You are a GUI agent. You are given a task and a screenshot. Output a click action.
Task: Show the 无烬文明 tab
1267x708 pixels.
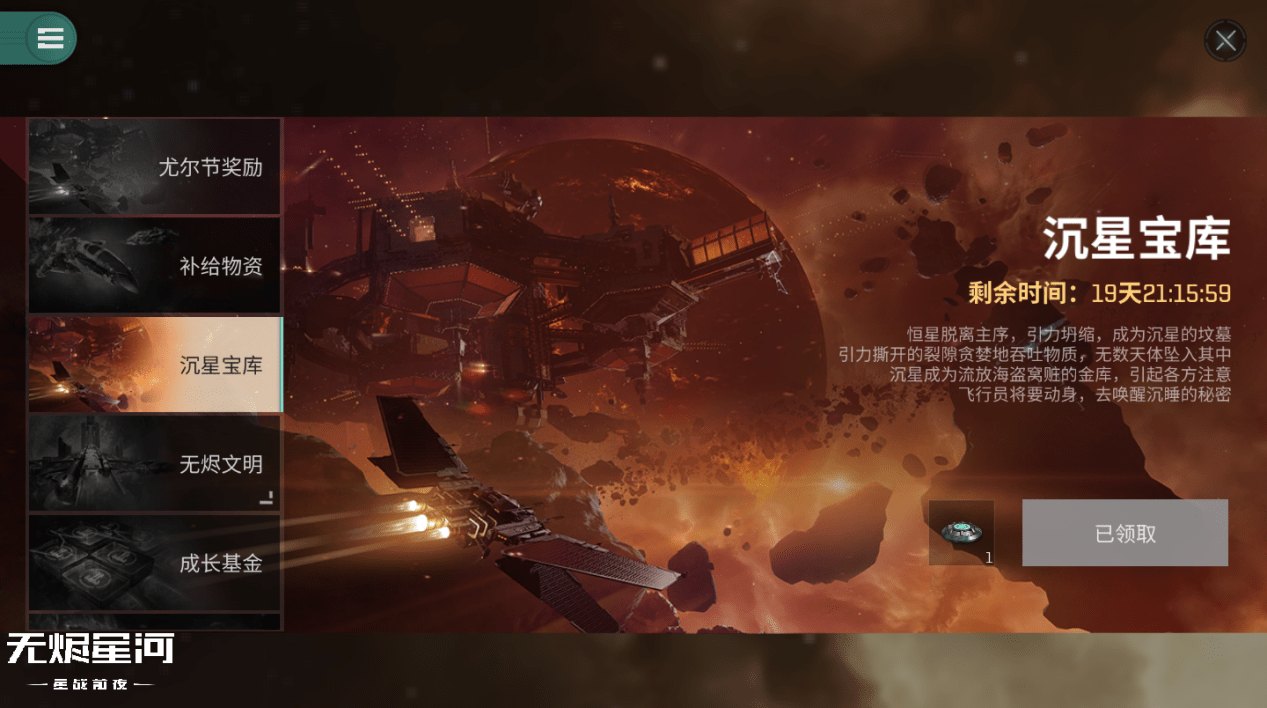(154, 464)
